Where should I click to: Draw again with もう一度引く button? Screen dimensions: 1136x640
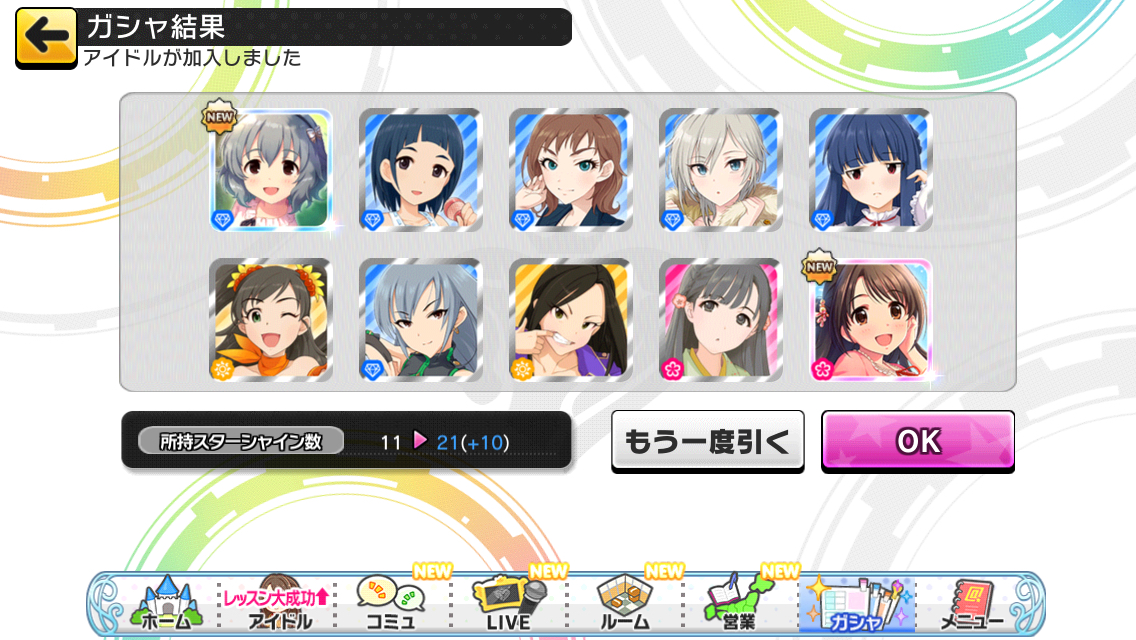(x=707, y=440)
